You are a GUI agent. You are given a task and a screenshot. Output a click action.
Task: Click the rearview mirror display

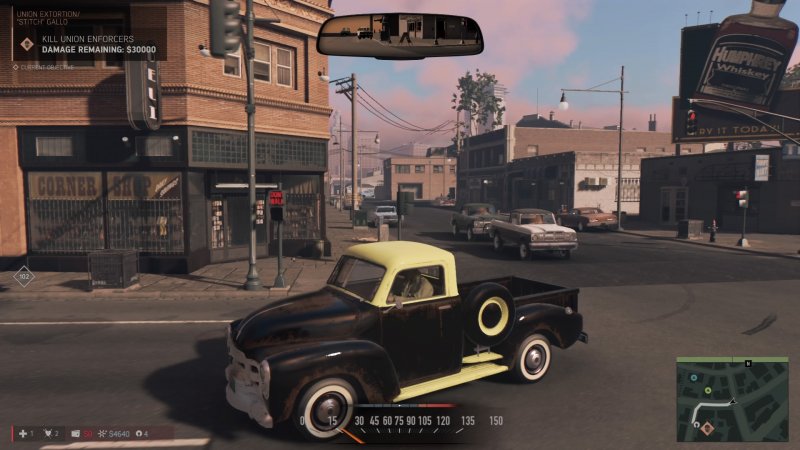tap(400, 35)
